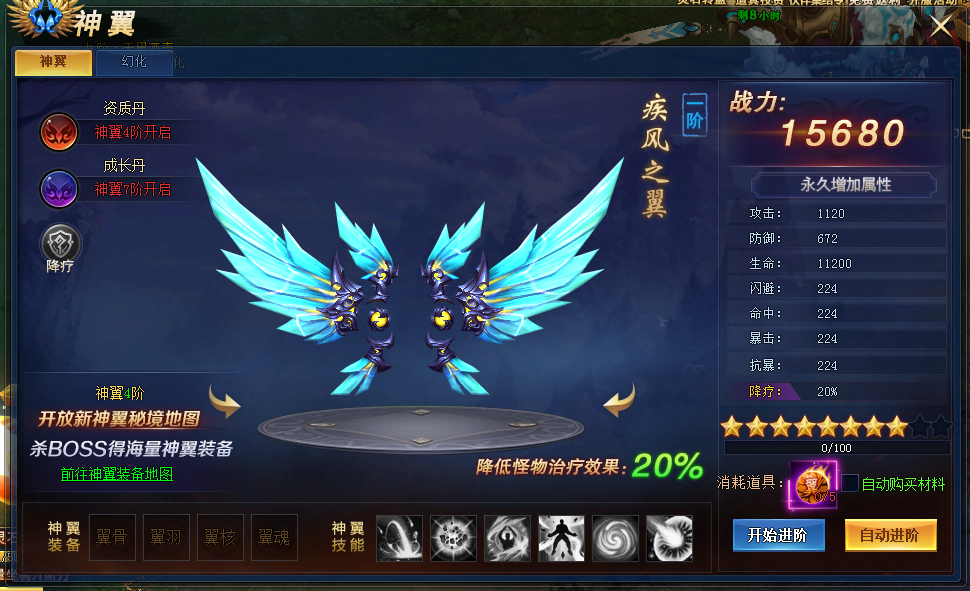
Task: Switch to the 神翼 tab
Action: (53, 62)
